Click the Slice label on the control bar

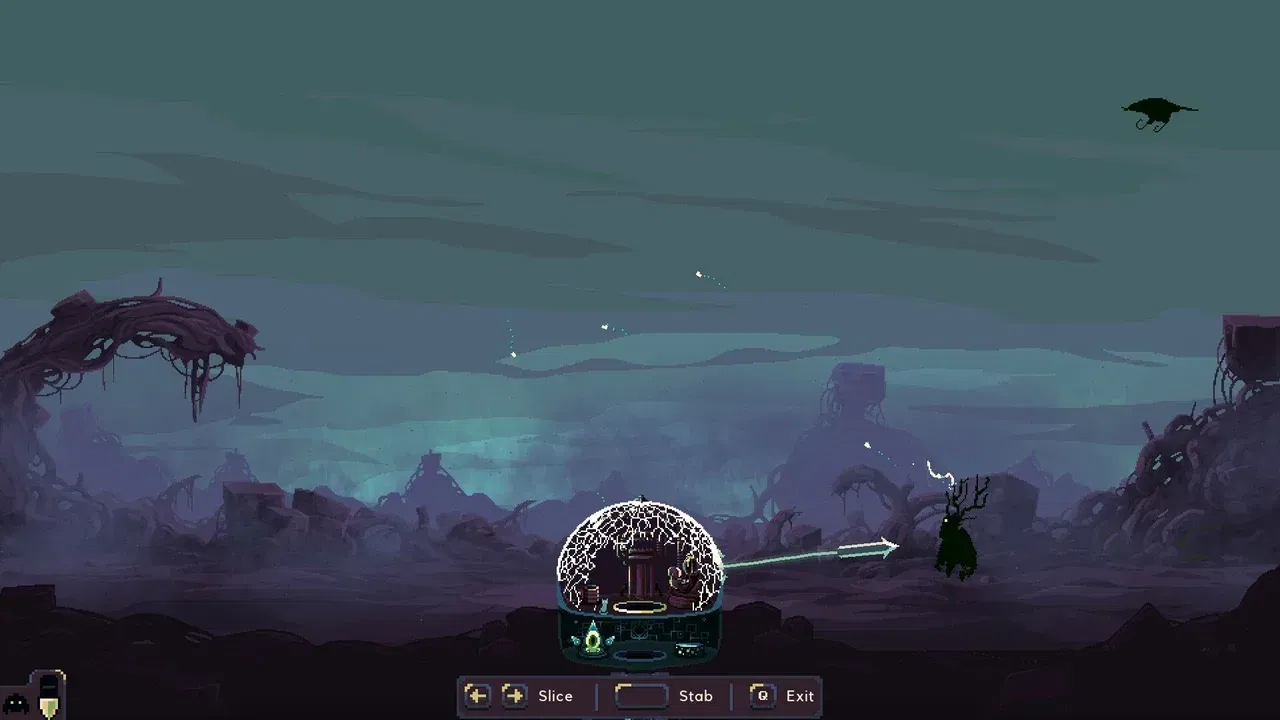(556, 696)
